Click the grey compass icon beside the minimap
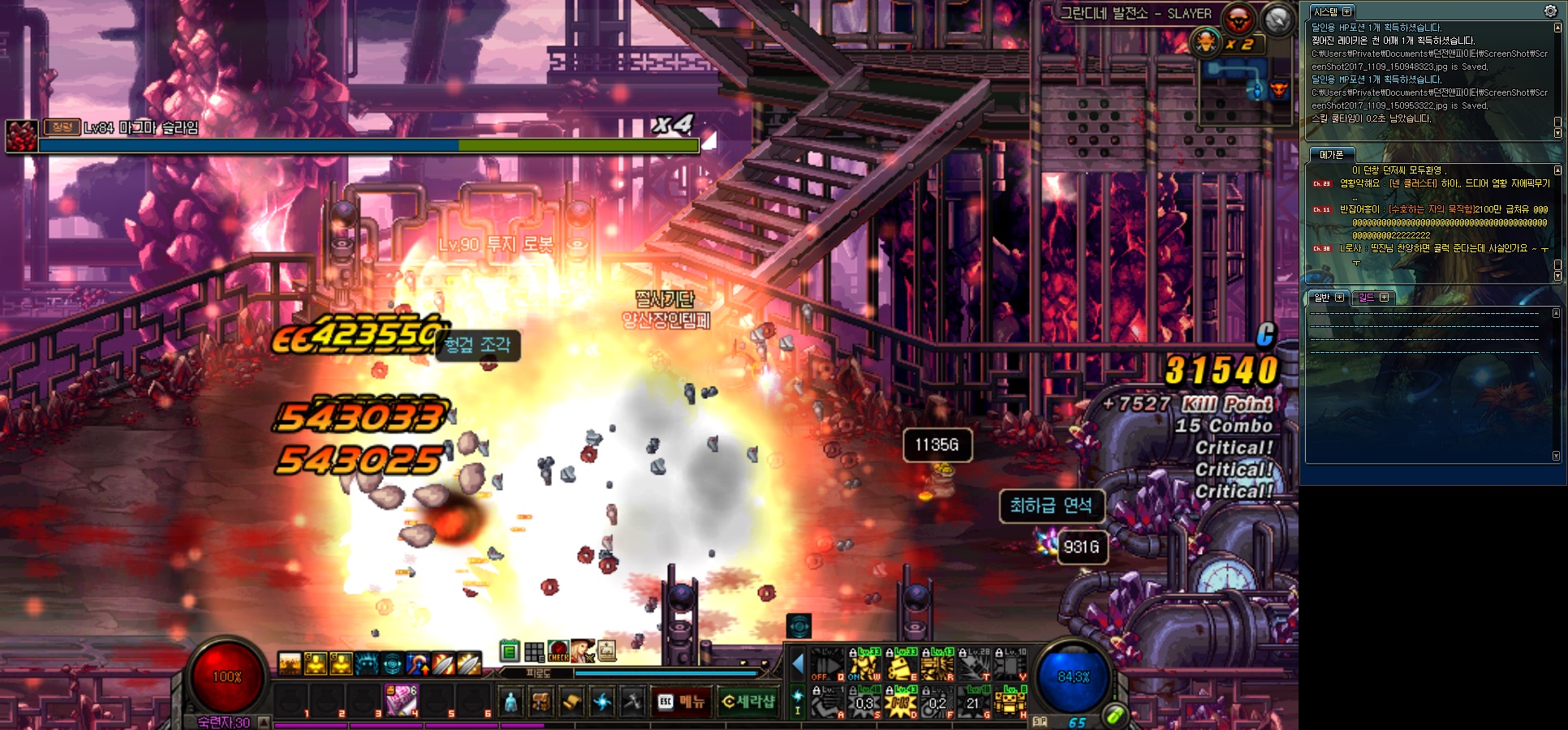This screenshot has width=1568, height=730. click(1278, 19)
